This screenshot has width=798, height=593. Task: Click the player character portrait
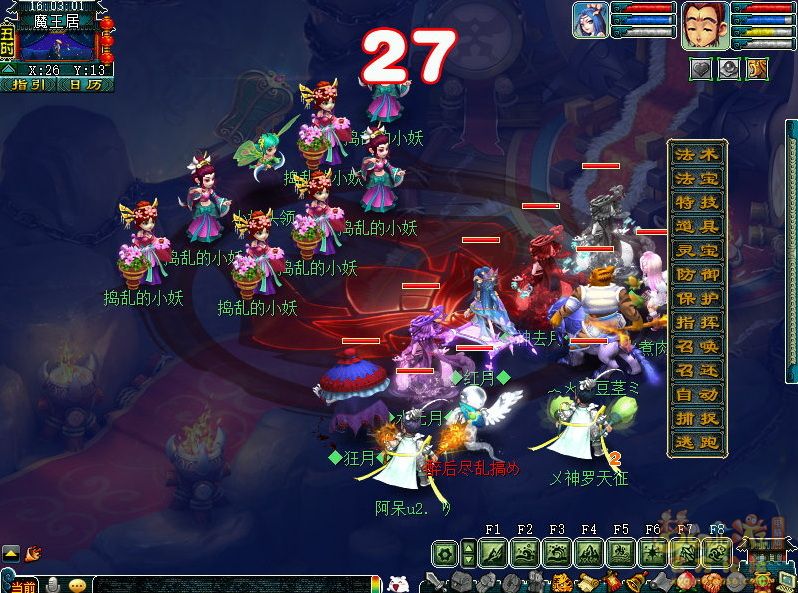tap(704, 25)
